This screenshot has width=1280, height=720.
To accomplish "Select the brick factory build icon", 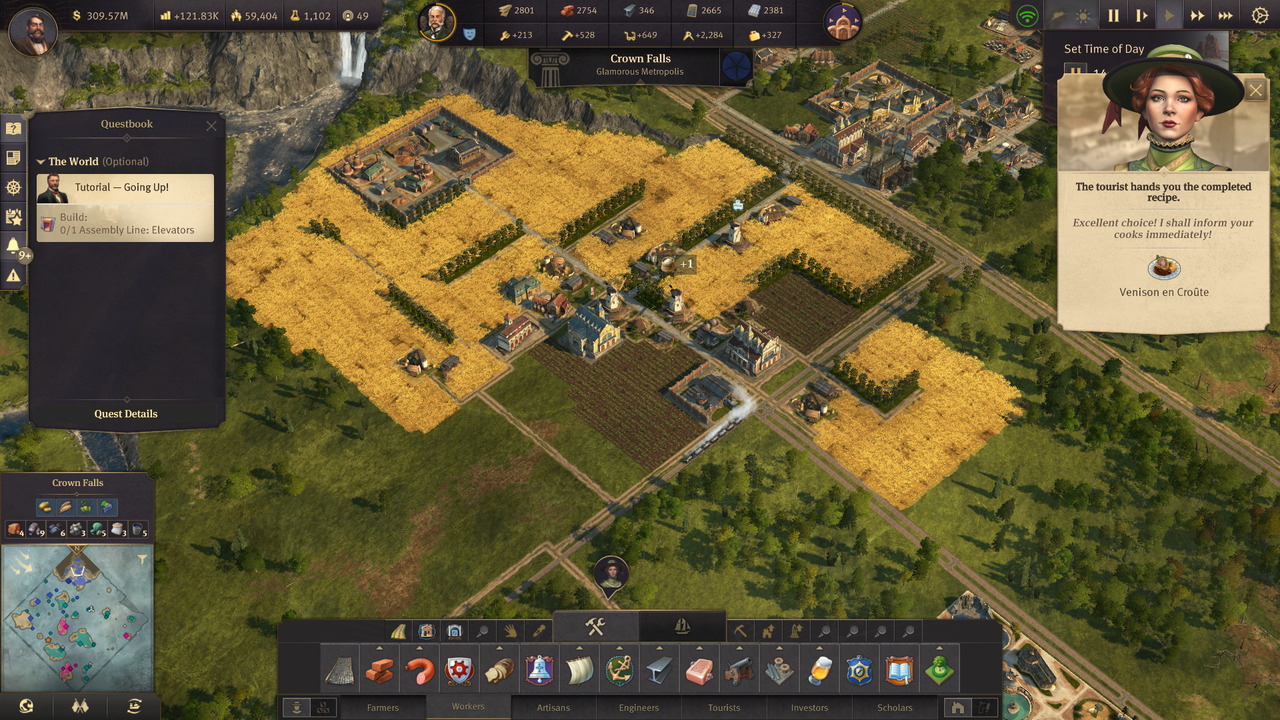I will pos(379,670).
